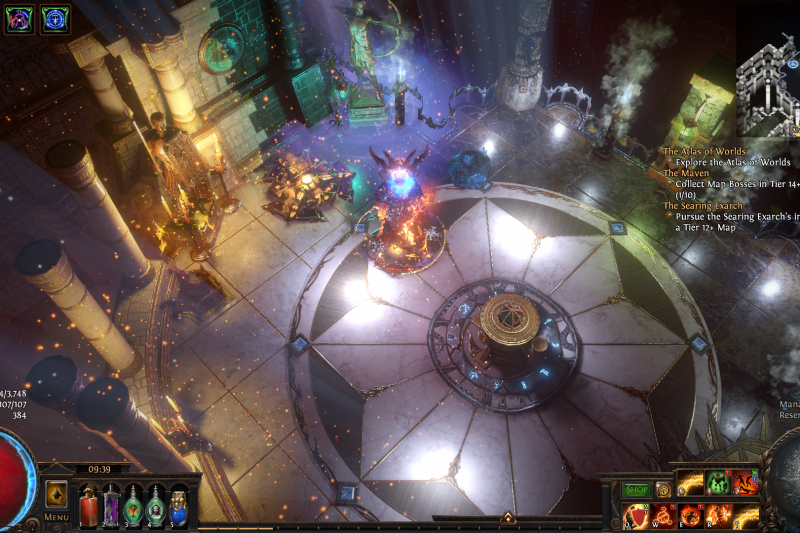Open the green Shop button
Screen dimensions: 800x533
pyautogui.click(x=636, y=490)
